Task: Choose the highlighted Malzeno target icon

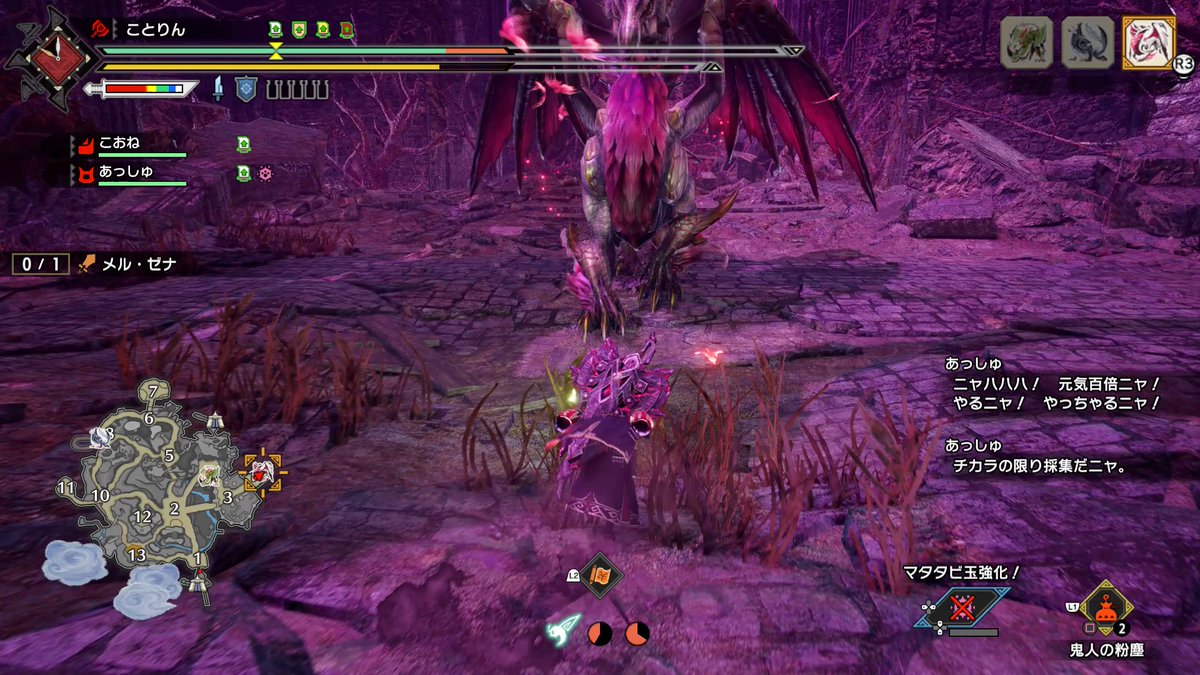Action: coord(1148,43)
